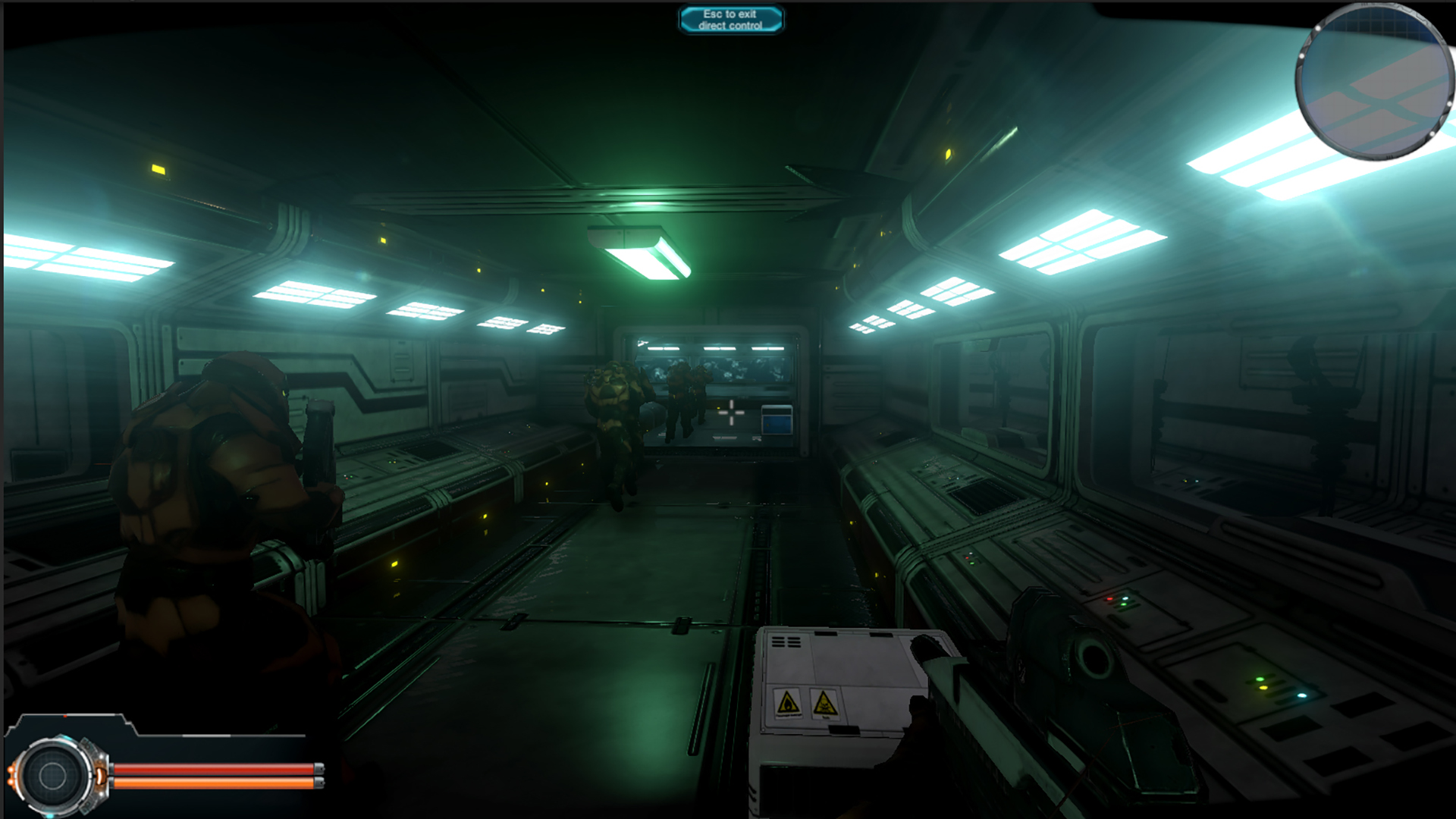The width and height of the screenshot is (1456, 819).
Task: Click the targeting crosshair reticle
Action: 730,411
